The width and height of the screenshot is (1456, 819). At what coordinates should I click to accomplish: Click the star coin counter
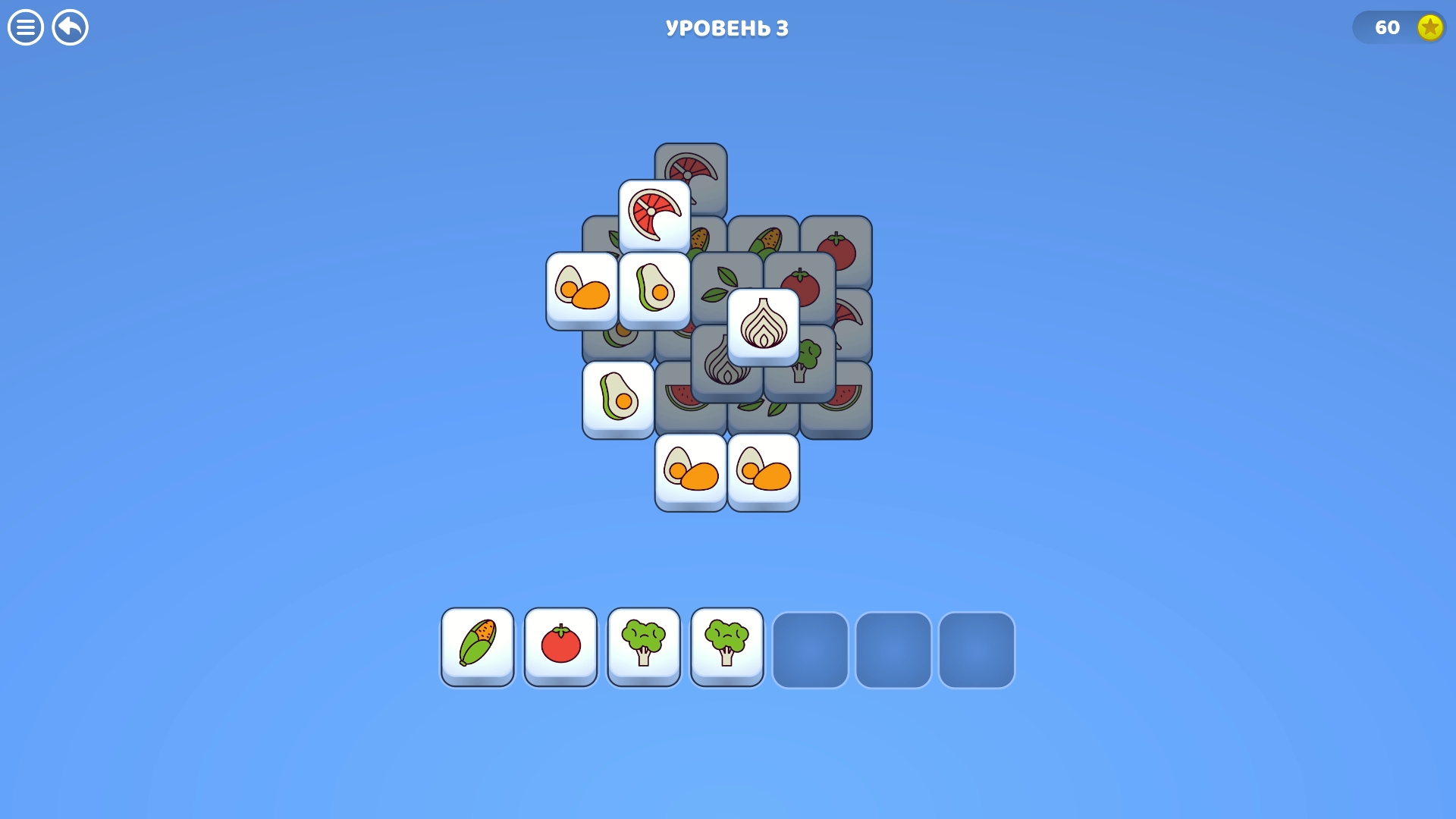pos(1399,27)
